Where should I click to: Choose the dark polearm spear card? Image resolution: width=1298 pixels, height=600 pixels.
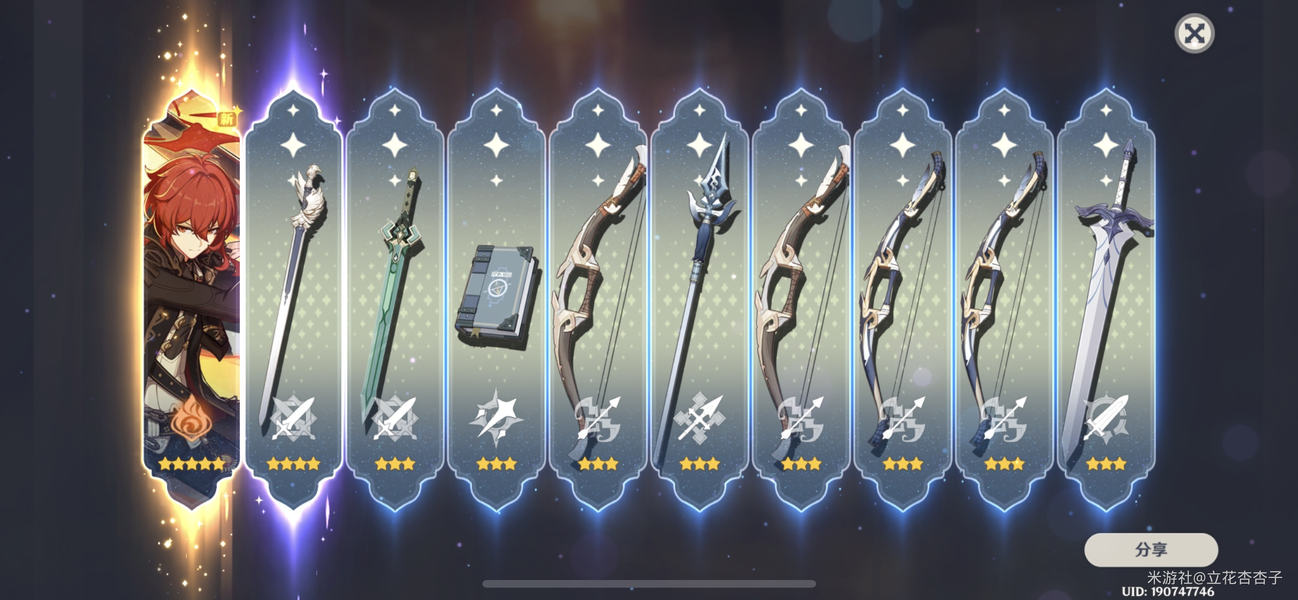700,295
